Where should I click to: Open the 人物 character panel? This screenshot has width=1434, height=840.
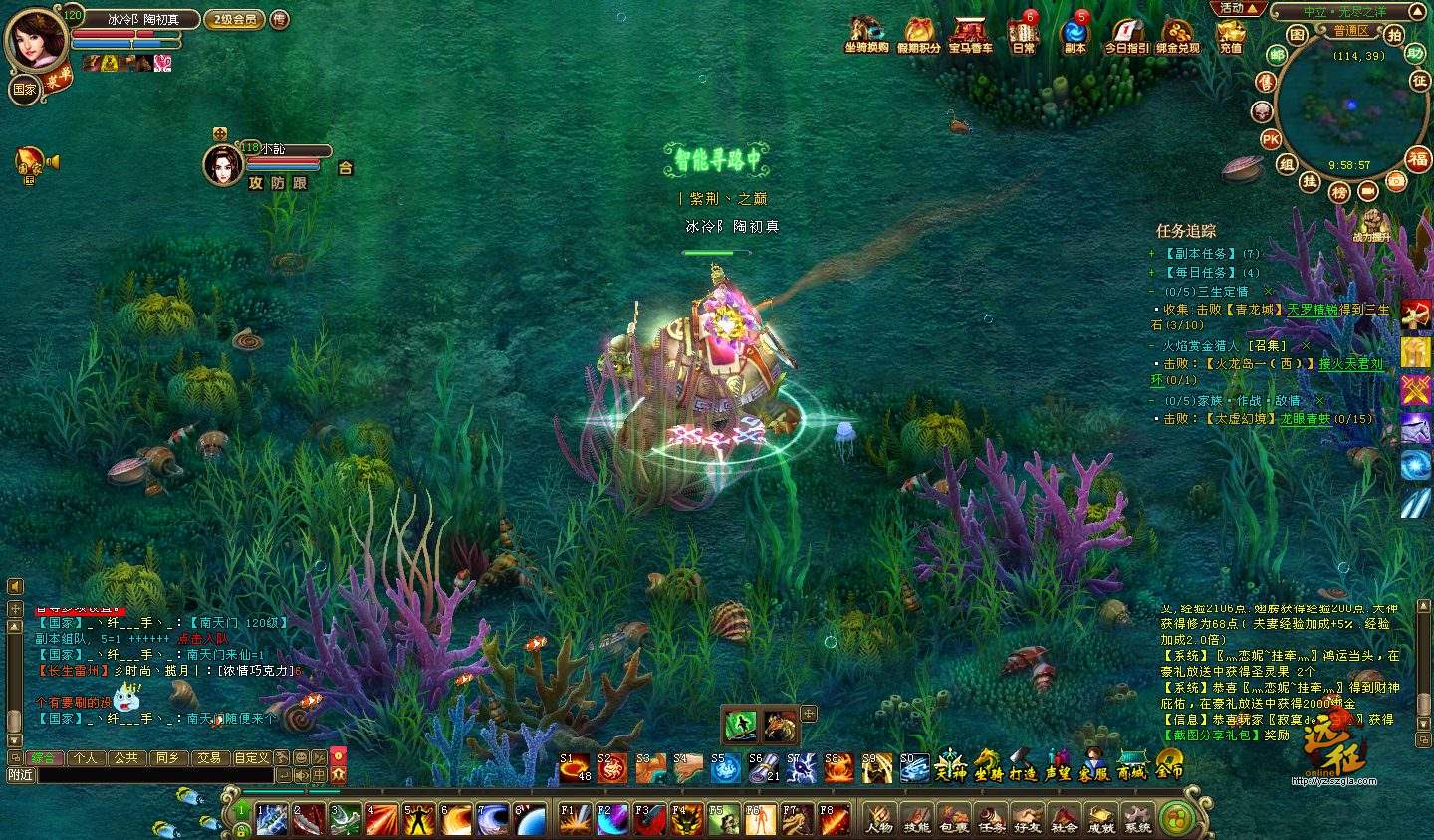point(878,818)
